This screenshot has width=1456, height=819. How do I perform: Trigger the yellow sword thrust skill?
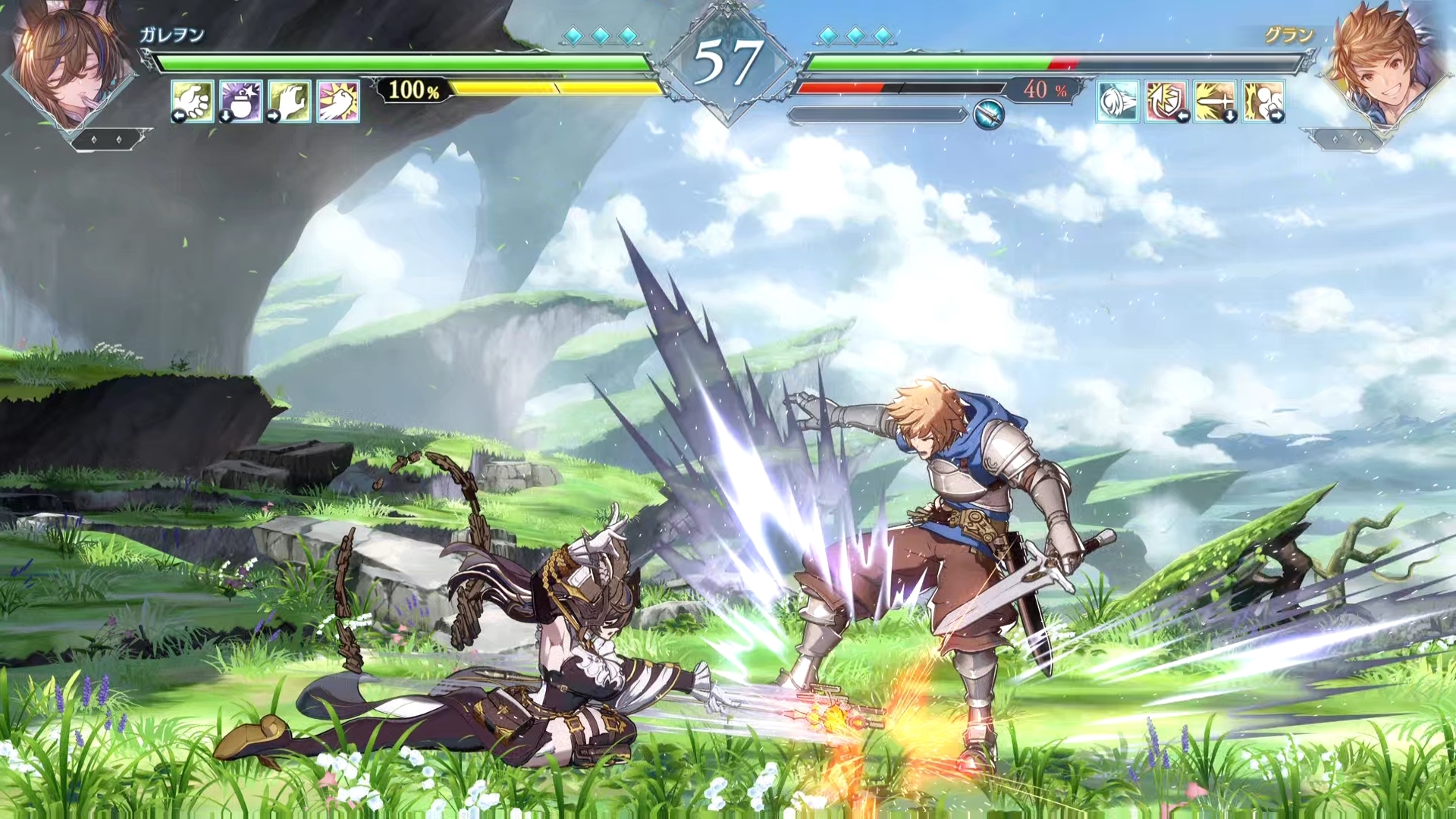point(1215,101)
